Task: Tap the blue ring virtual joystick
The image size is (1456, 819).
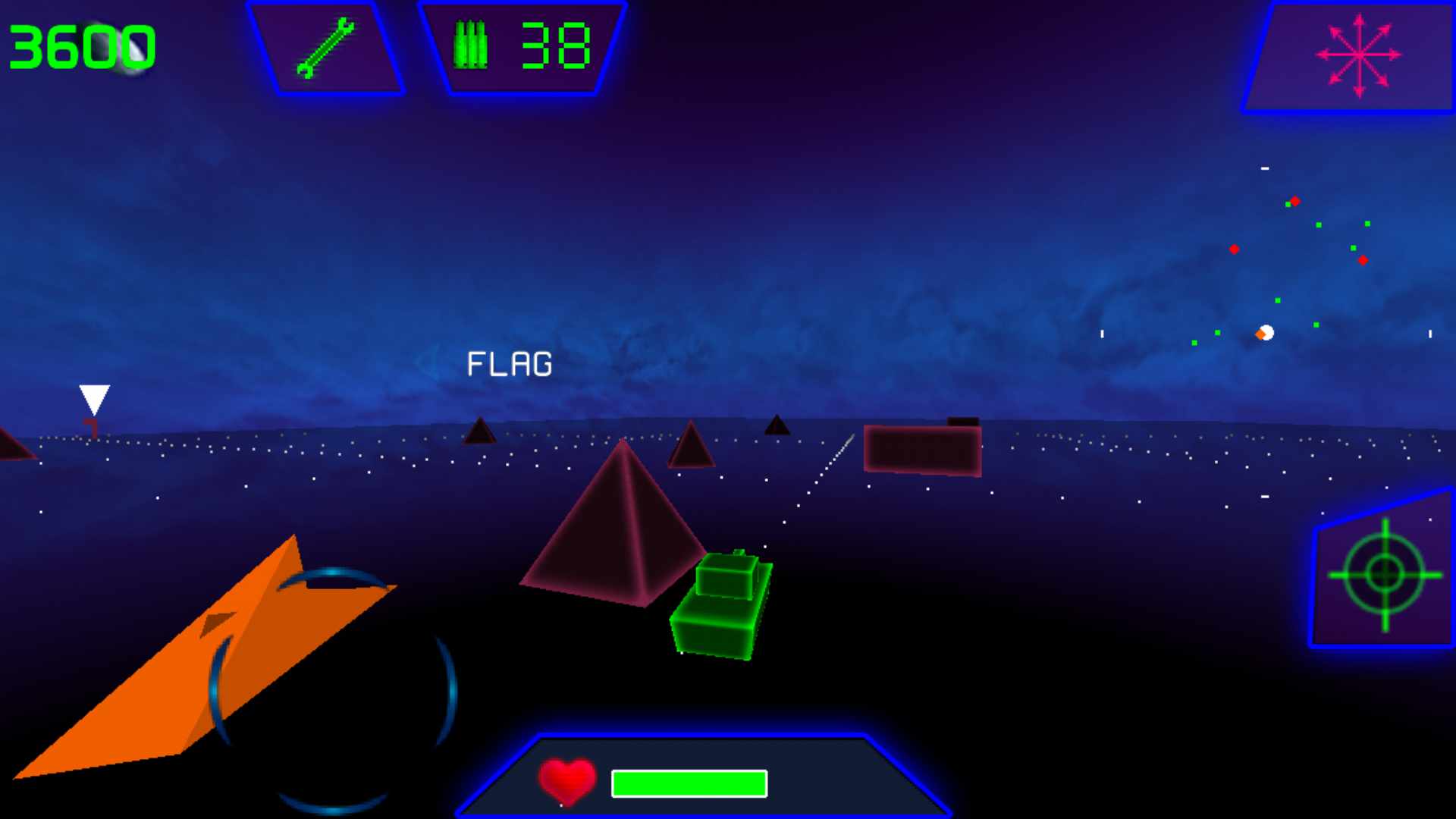Action: (x=333, y=691)
